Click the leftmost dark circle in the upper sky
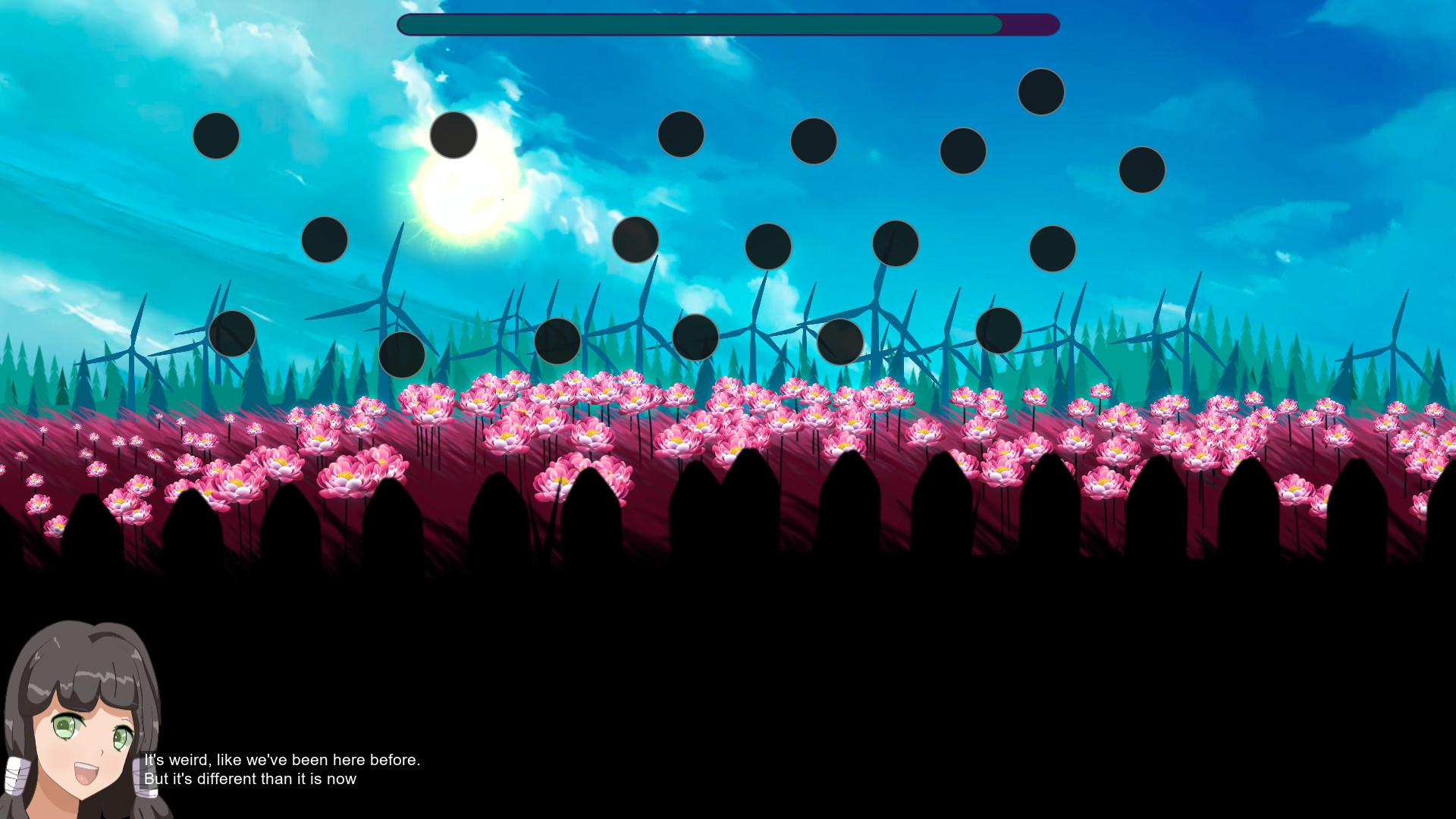Screen dimensions: 1456x819 coord(218,136)
